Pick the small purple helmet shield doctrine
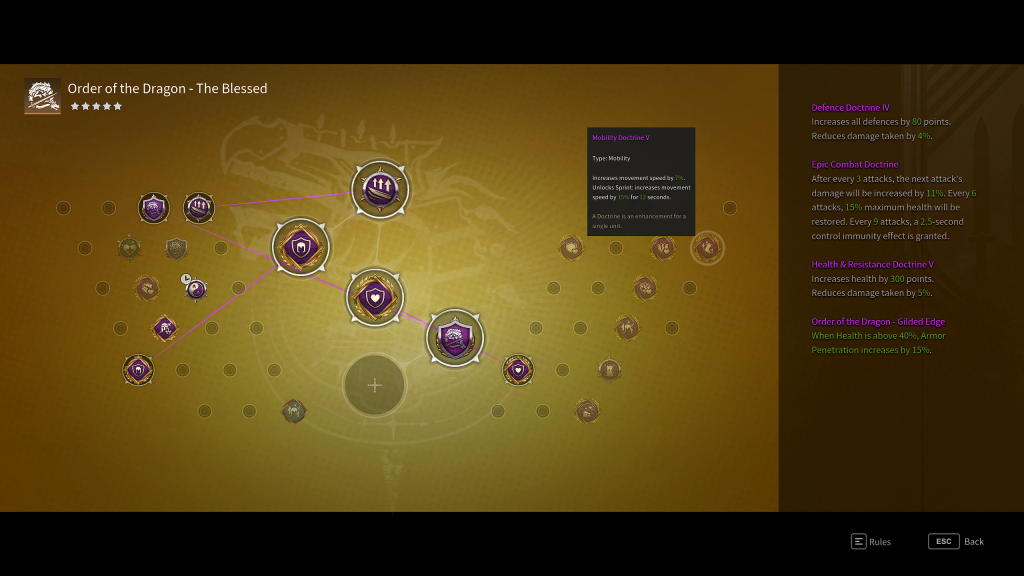The height and width of the screenshot is (576, 1024). [x=138, y=369]
